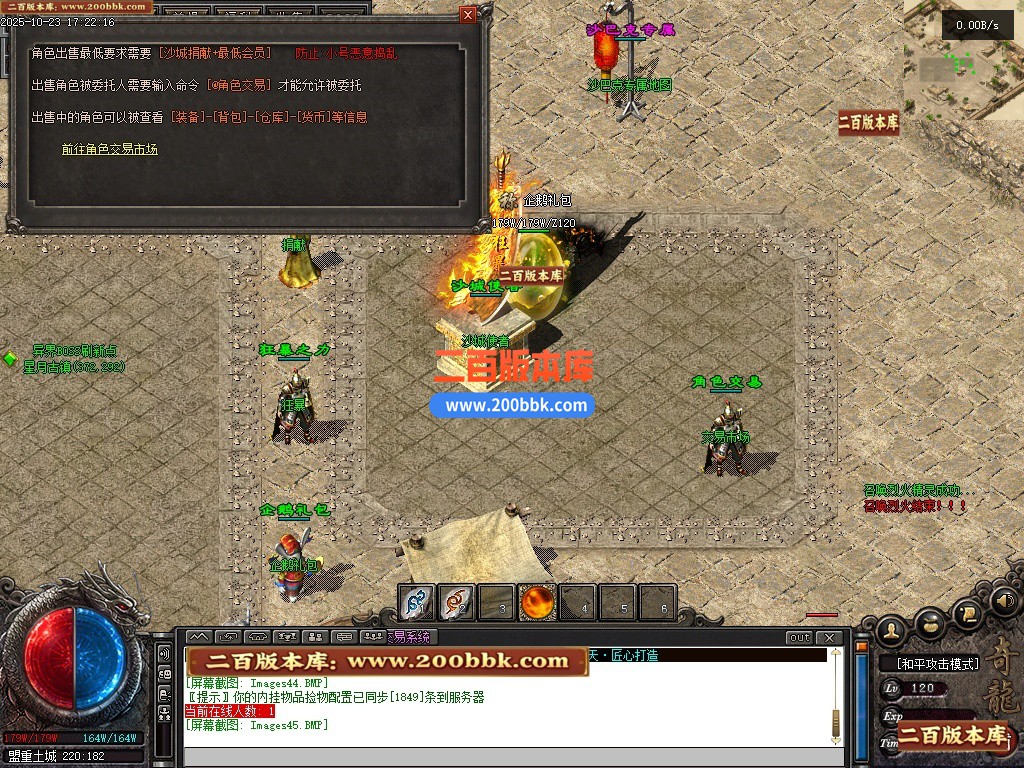The width and height of the screenshot is (1024, 768).
Task: Open the scroll icon button
Action: coord(966,613)
